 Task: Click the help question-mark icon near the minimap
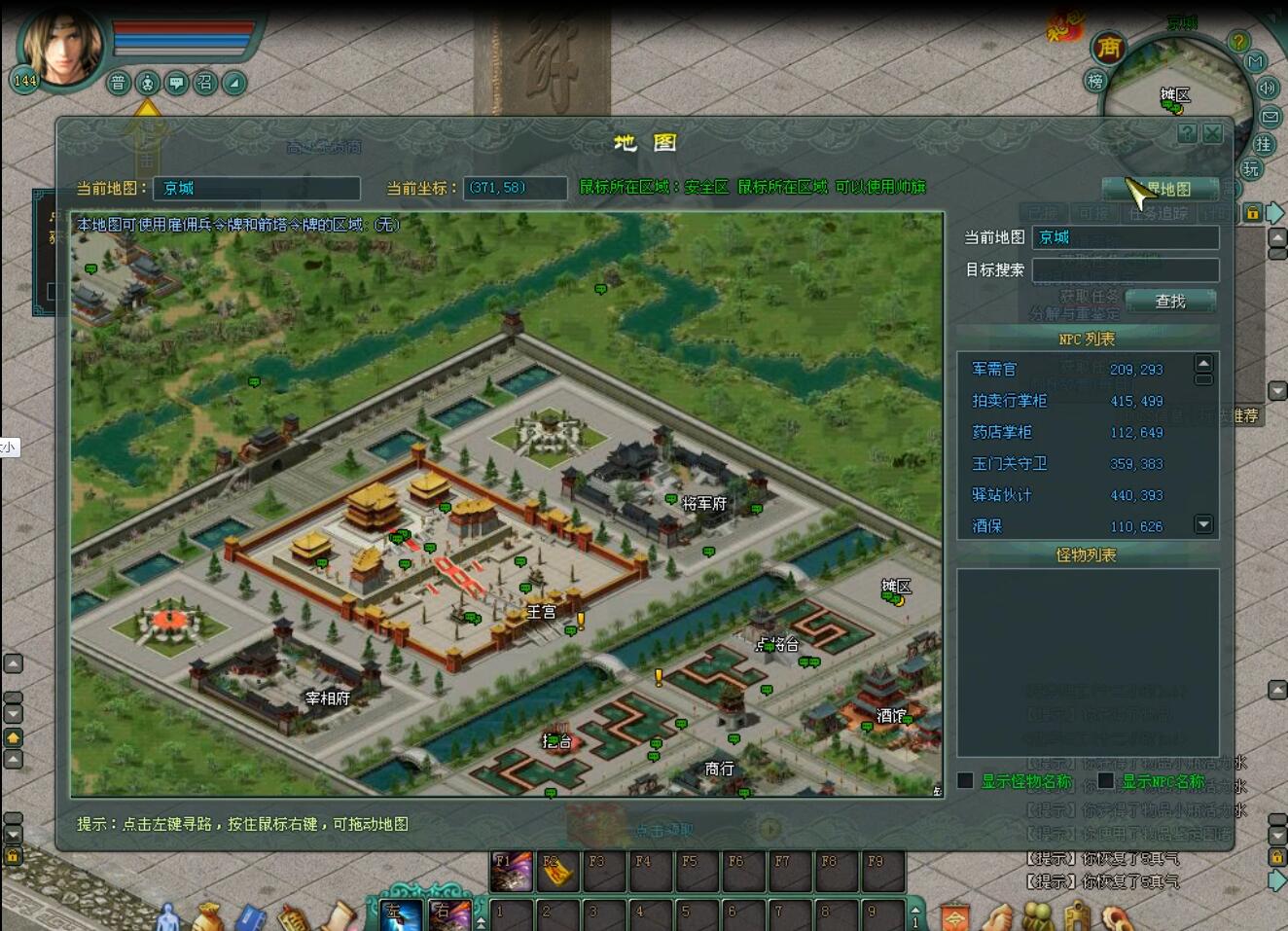point(1237,41)
